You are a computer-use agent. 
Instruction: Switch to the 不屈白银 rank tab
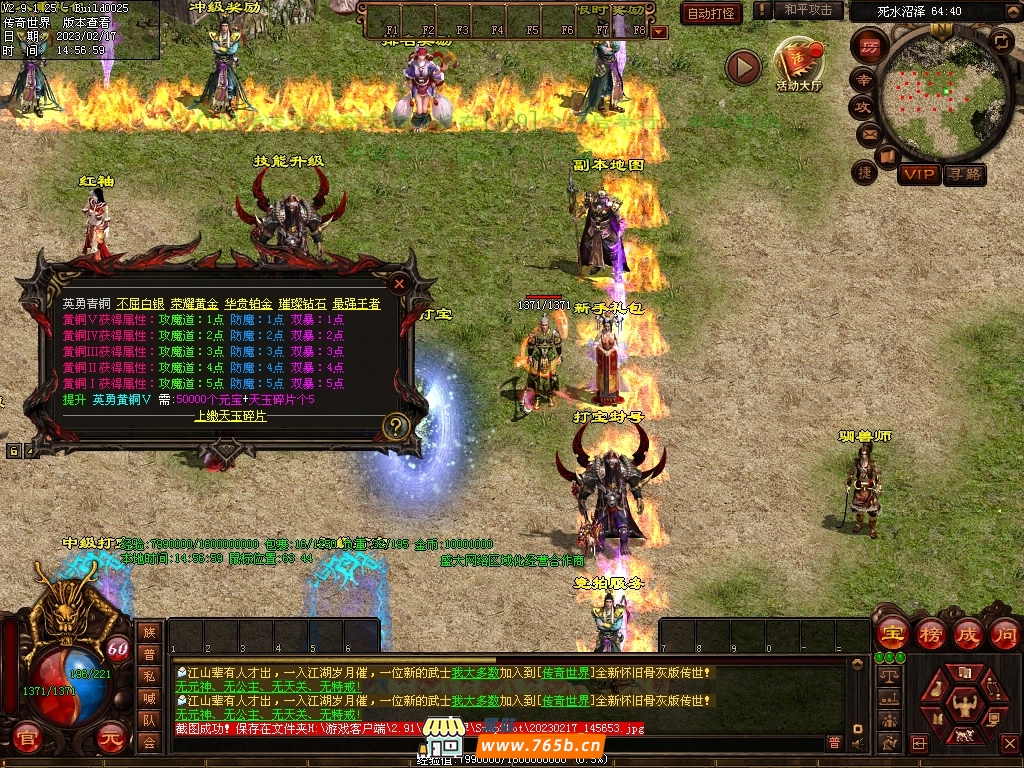139,303
